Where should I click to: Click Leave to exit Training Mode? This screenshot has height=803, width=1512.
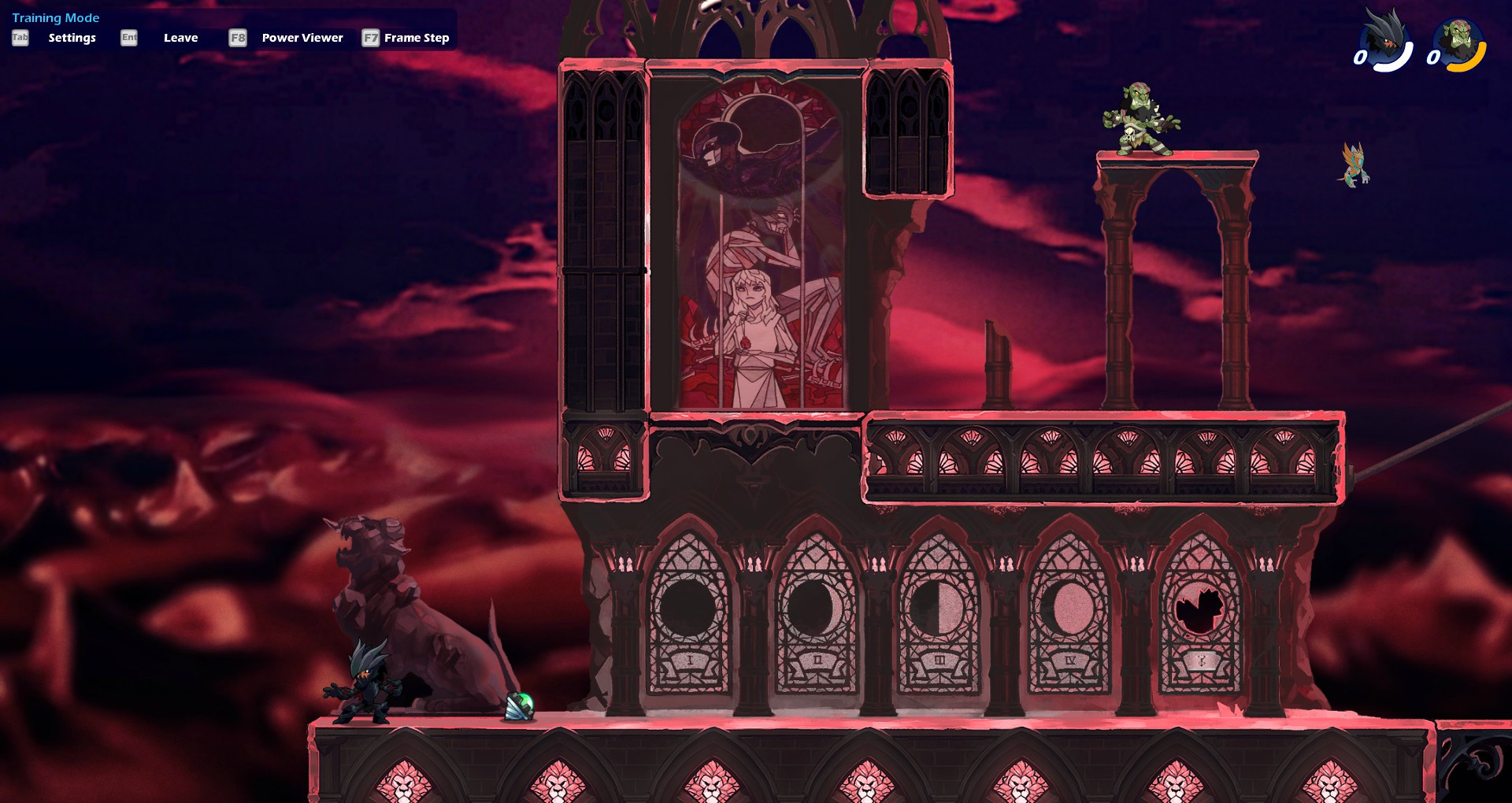pyautogui.click(x=180, y=37)
